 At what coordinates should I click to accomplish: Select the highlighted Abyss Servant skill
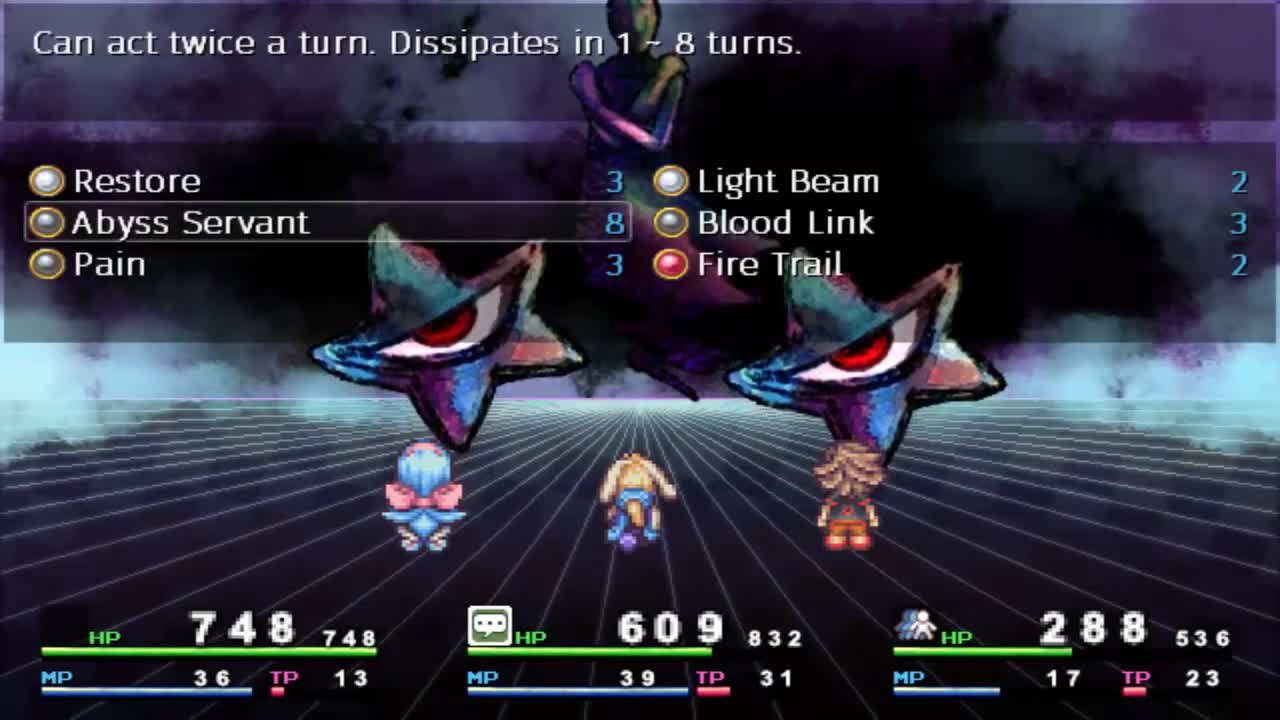pos(190,222)
